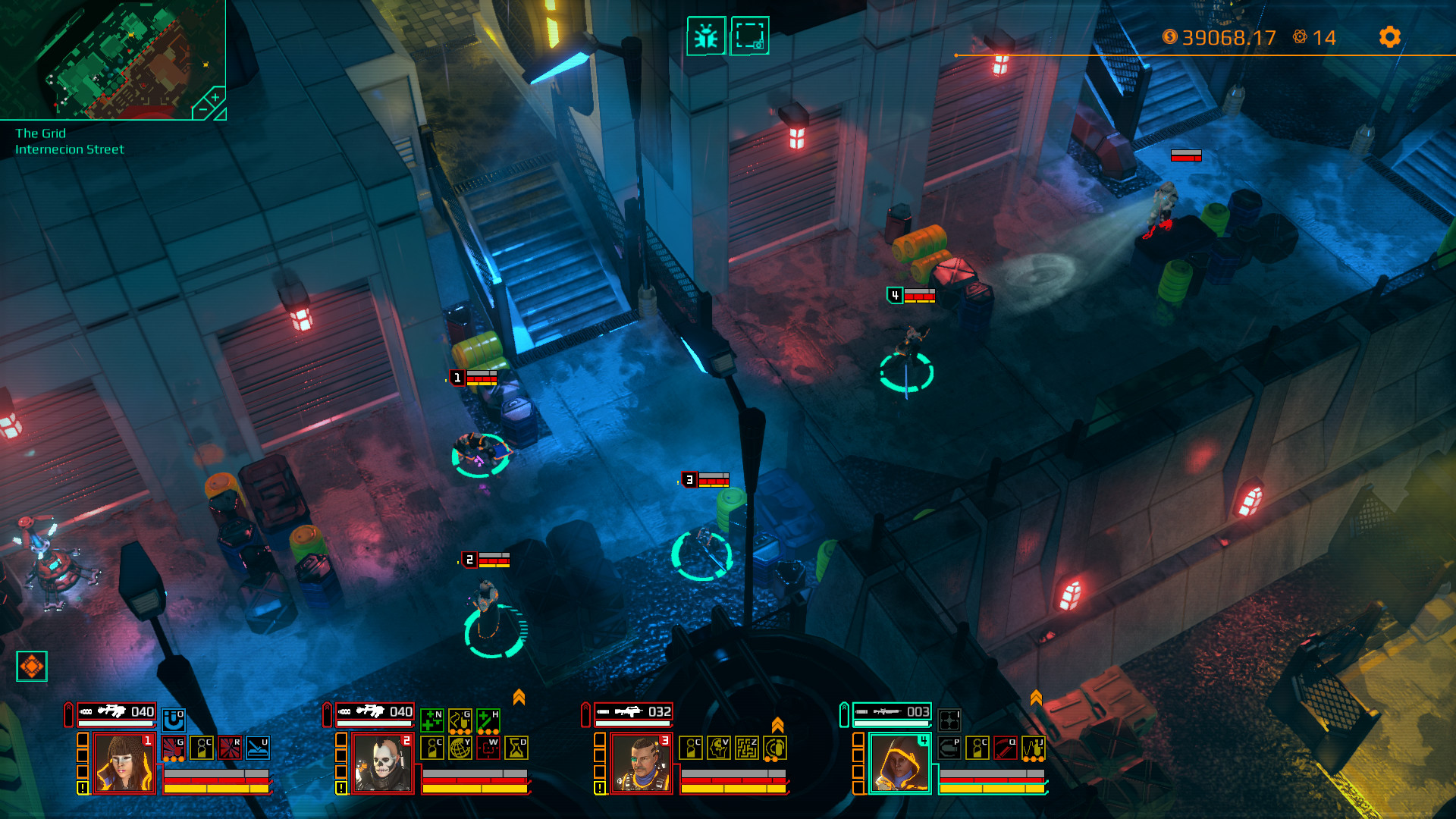This screenshot has height=819, width=1456.
Task: Use Agent 3's maze-patterned hacking ability
Action: [x=748, y=749]
